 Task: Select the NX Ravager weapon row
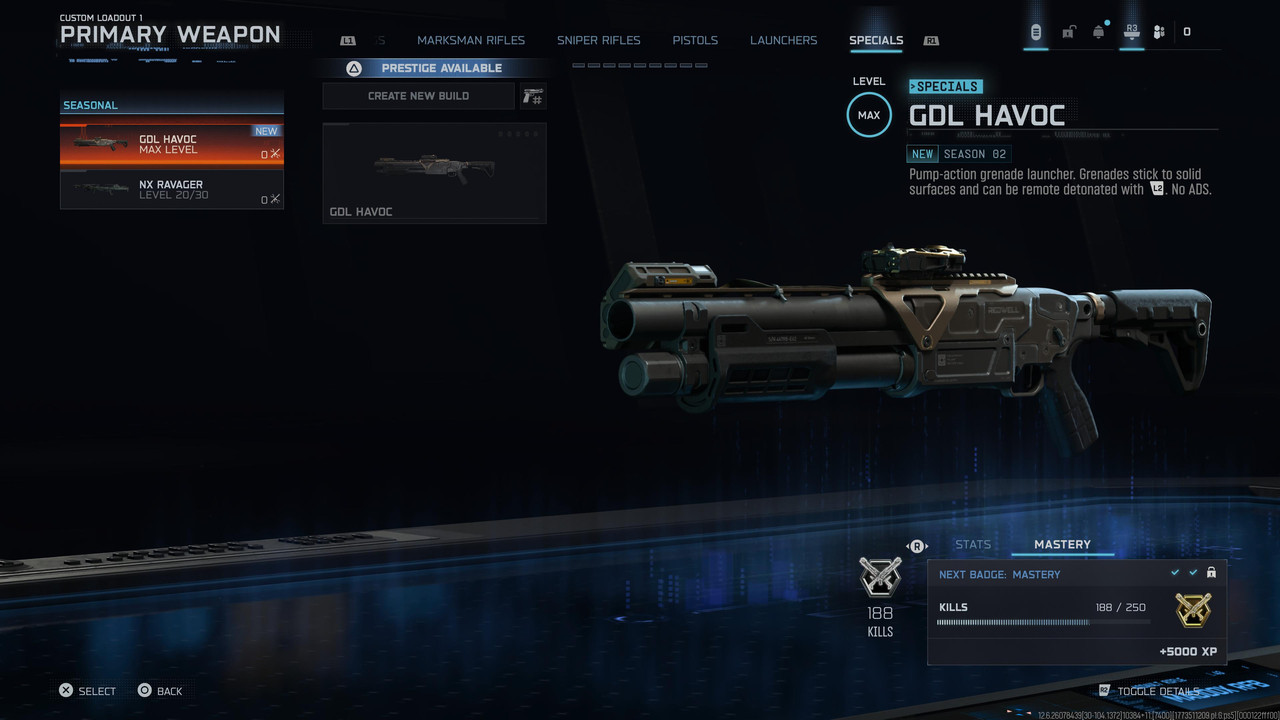(171, 190)
